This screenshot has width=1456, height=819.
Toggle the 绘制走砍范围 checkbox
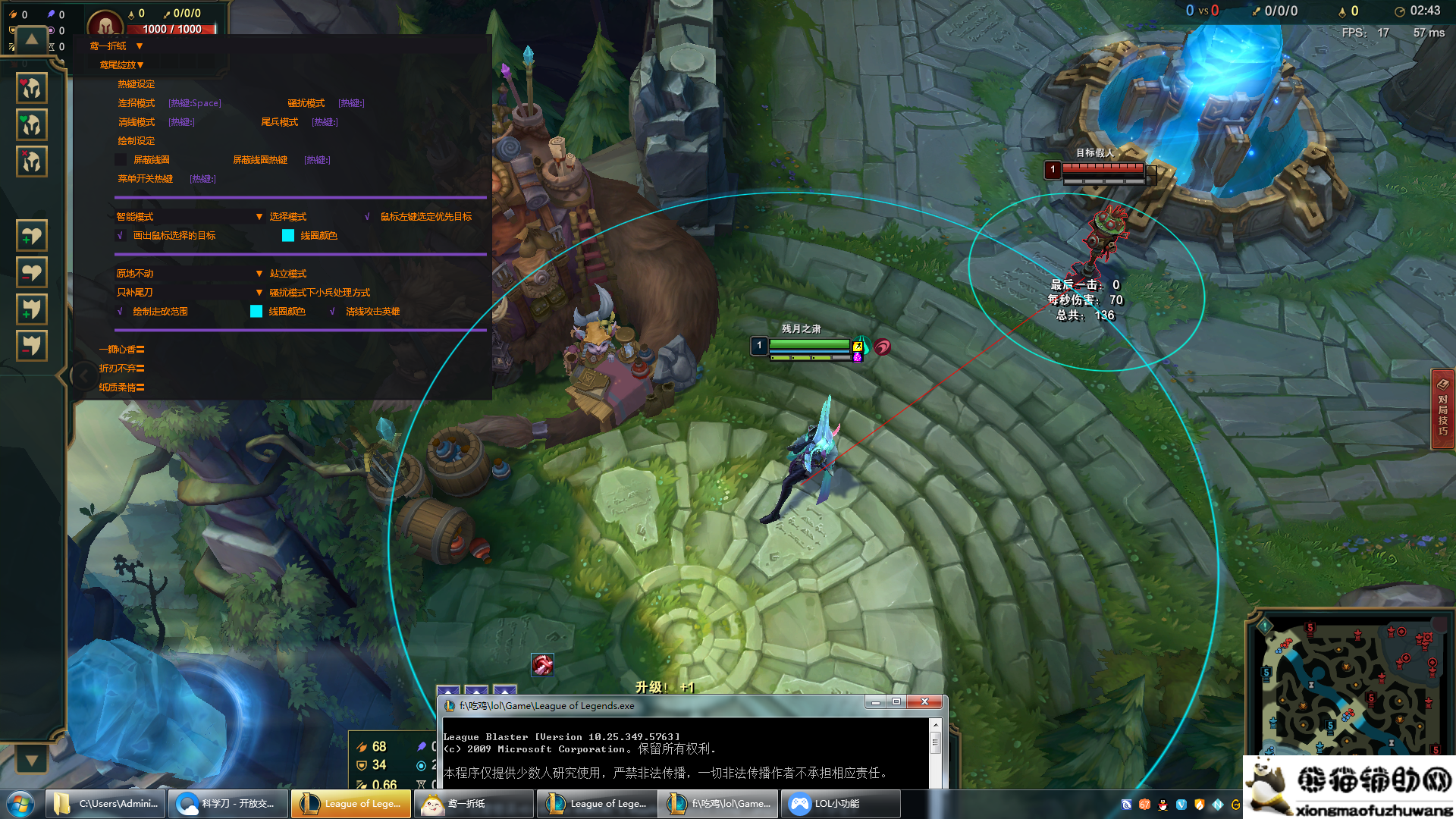pos(120,312)
